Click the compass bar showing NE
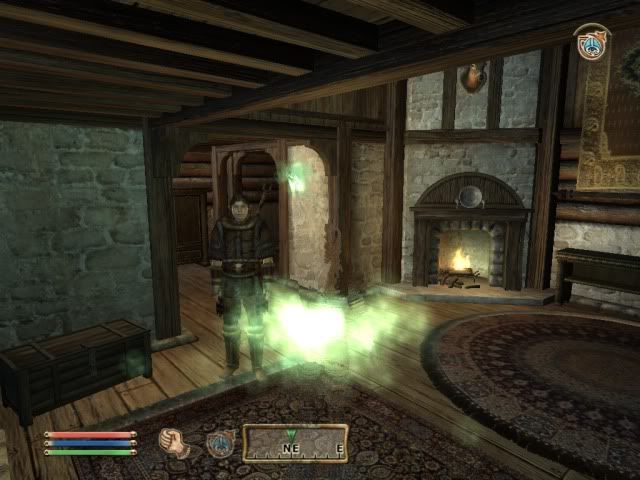640x480 pixels. pos(295,443)
